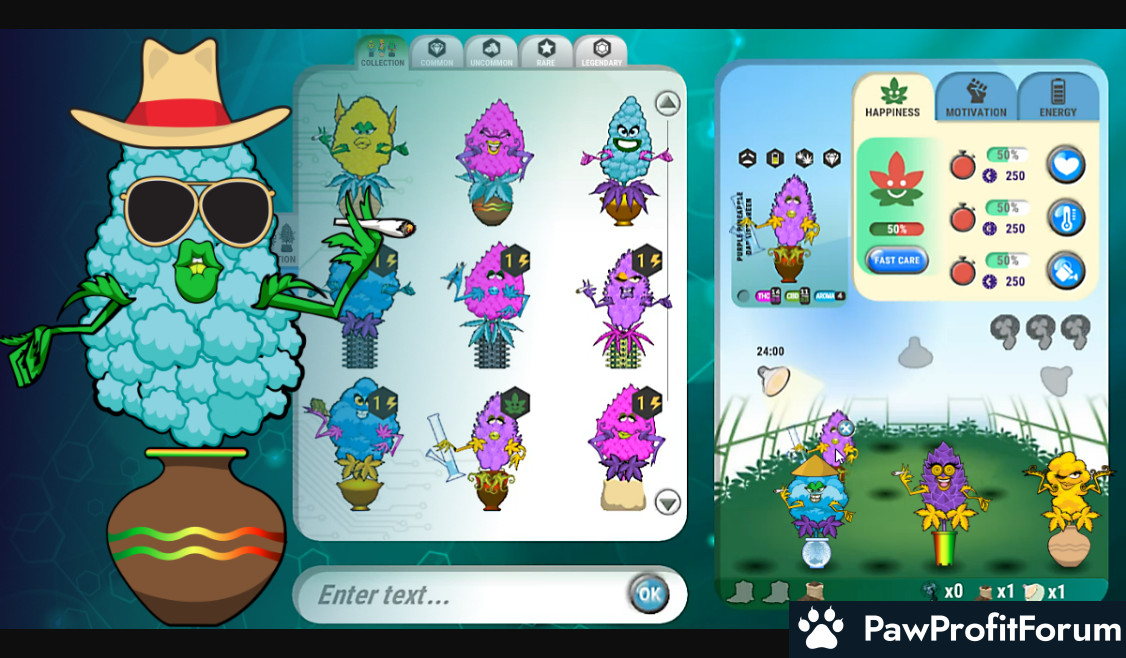1126x658 pixels.
Task: Show the Rare rarity tab
Action: 546,53
